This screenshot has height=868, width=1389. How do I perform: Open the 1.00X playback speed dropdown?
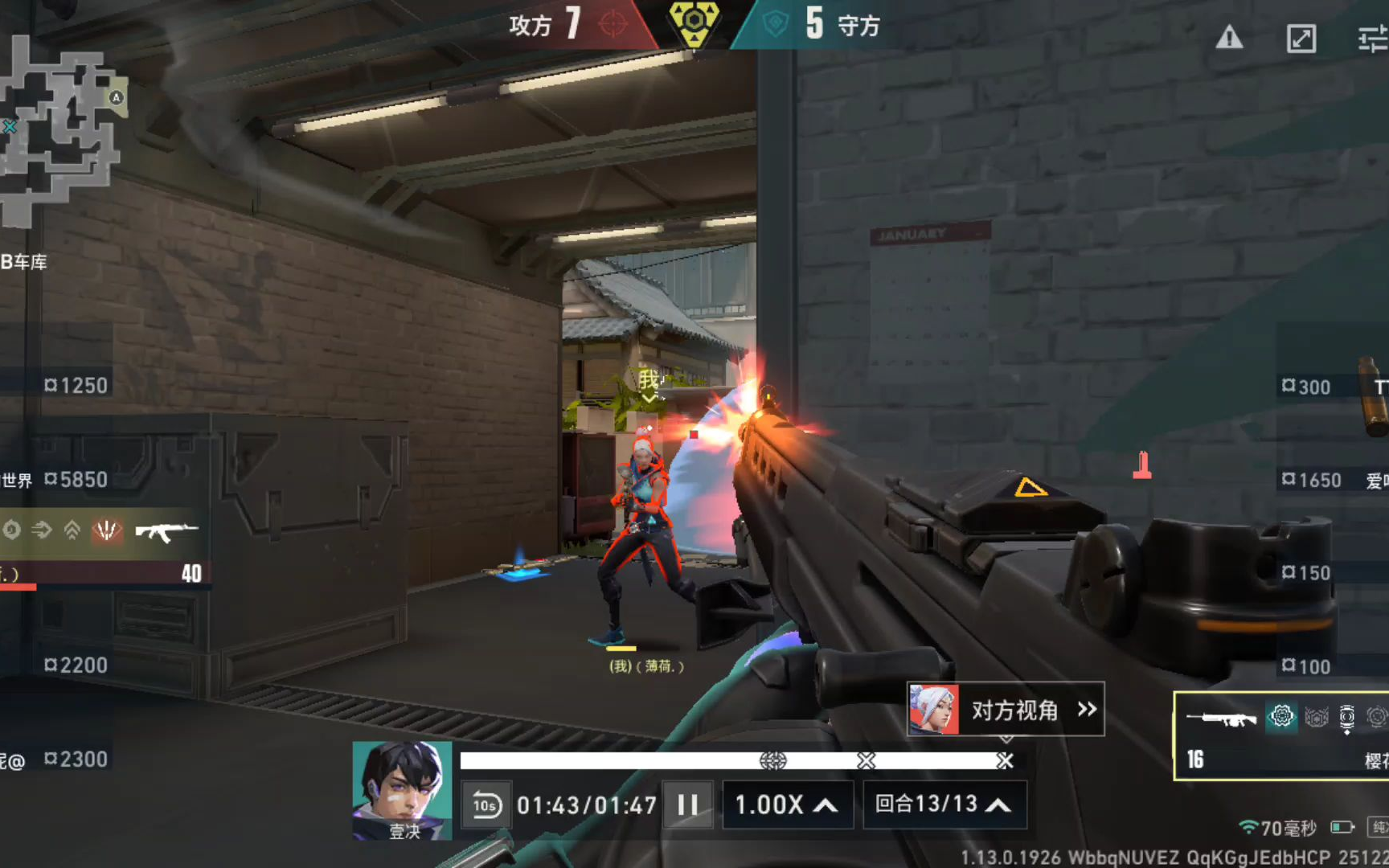click(x=785, y=805)
